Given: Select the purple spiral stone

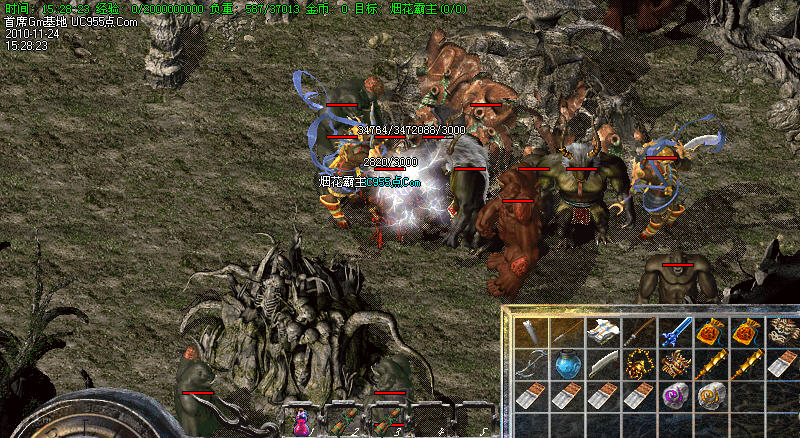Looking at the screenshot, I should 674,396.
